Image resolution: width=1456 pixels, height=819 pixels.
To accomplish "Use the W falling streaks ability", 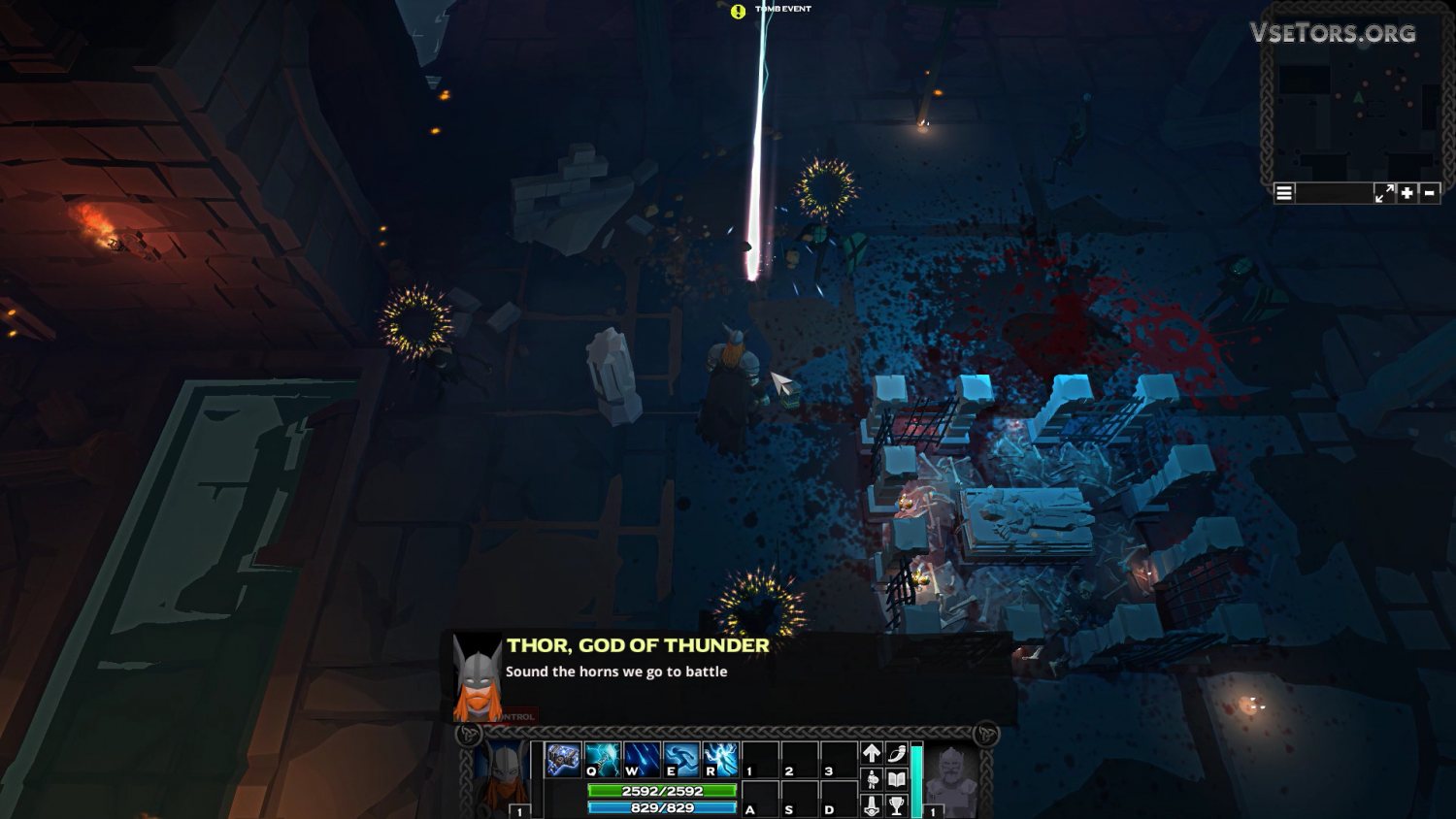I will coord(643,760).
